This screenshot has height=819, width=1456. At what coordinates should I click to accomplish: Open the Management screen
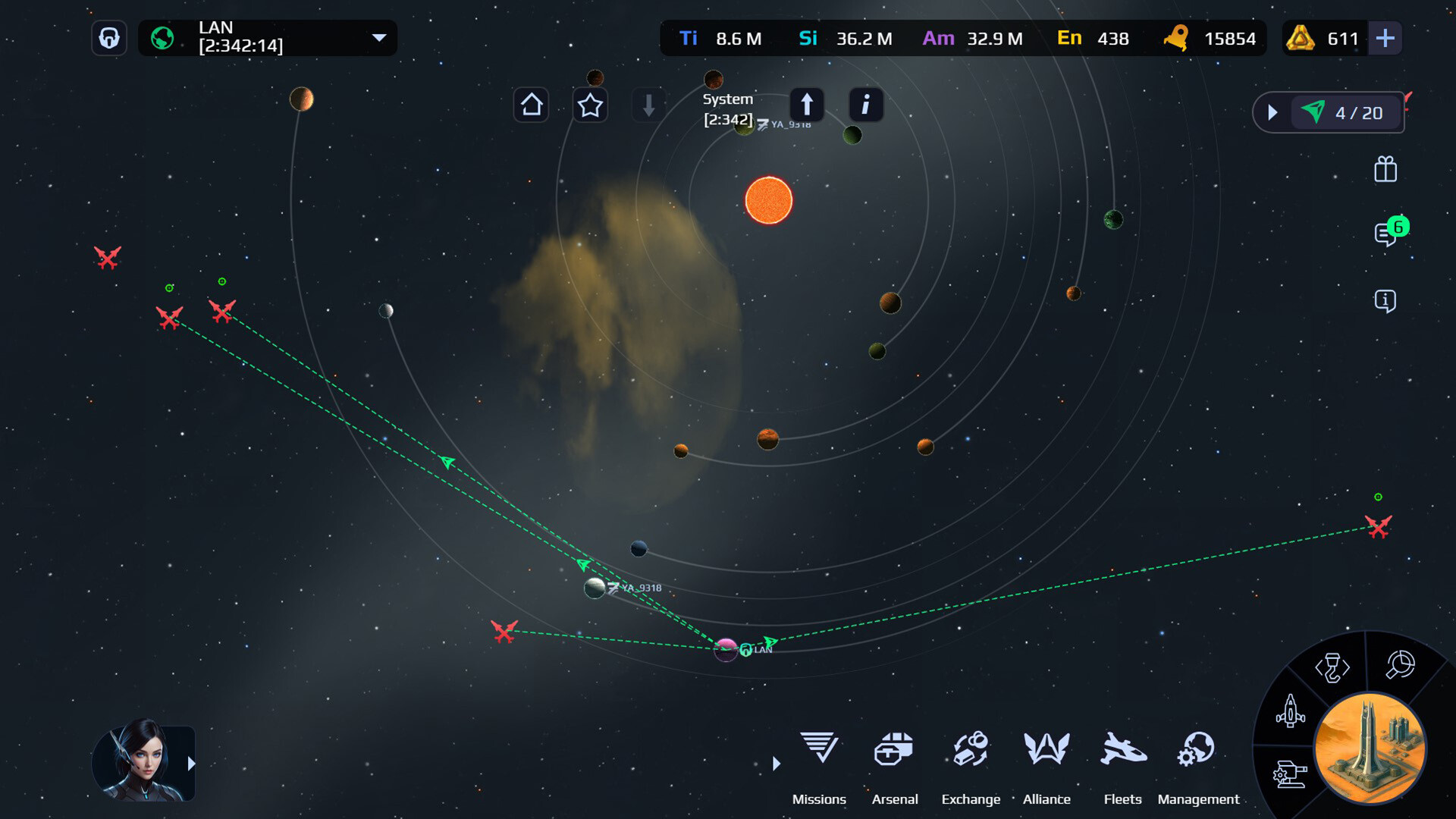point(1197,751)
